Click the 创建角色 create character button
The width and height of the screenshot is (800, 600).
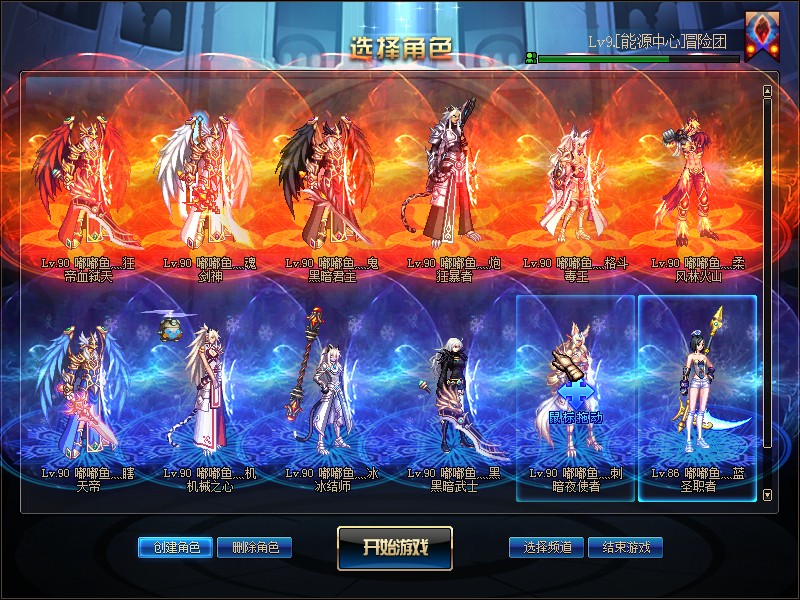pyautogui.click(x=175, y=547)
